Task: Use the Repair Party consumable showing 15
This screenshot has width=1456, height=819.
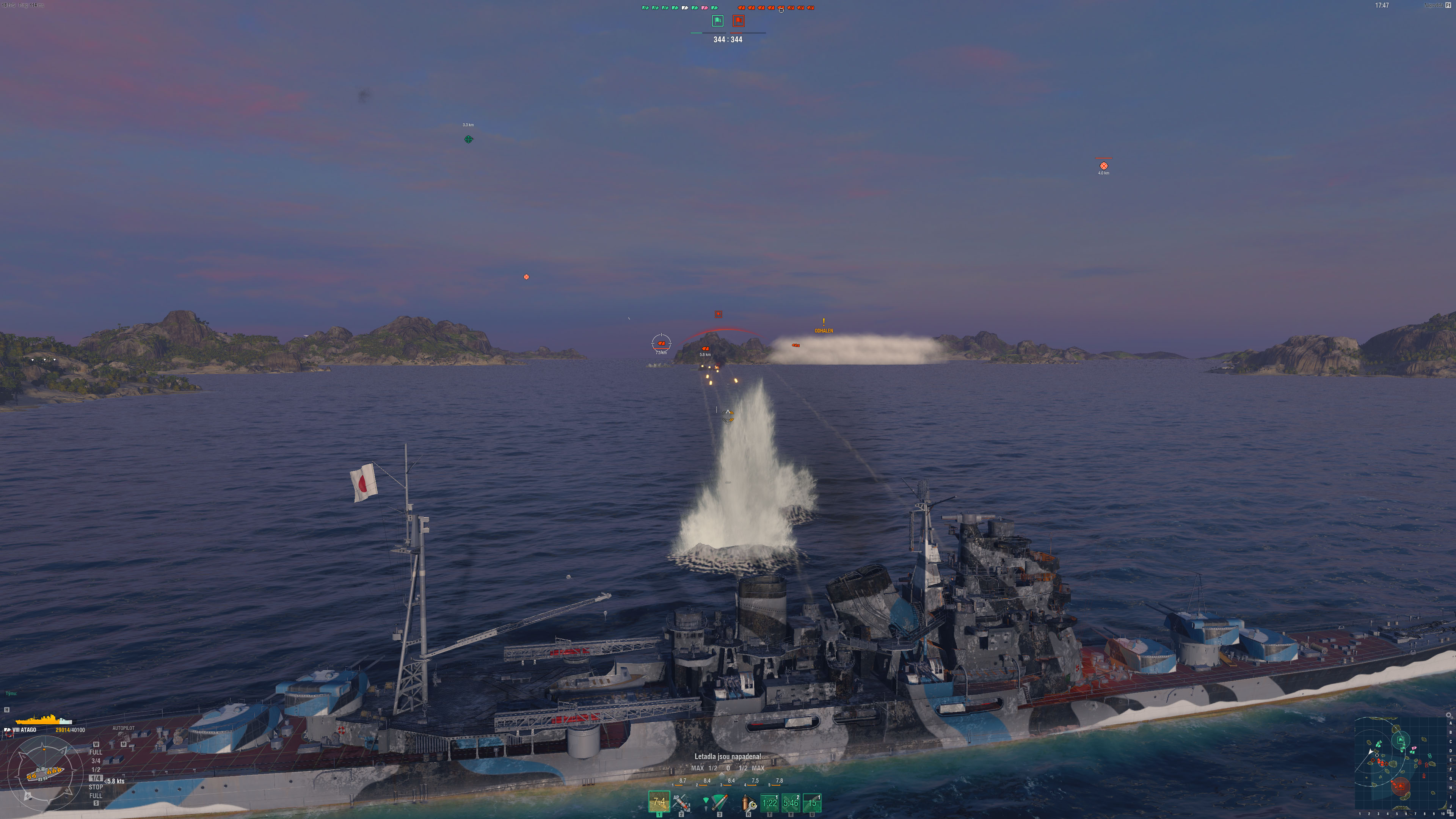Action: point(812,802)
